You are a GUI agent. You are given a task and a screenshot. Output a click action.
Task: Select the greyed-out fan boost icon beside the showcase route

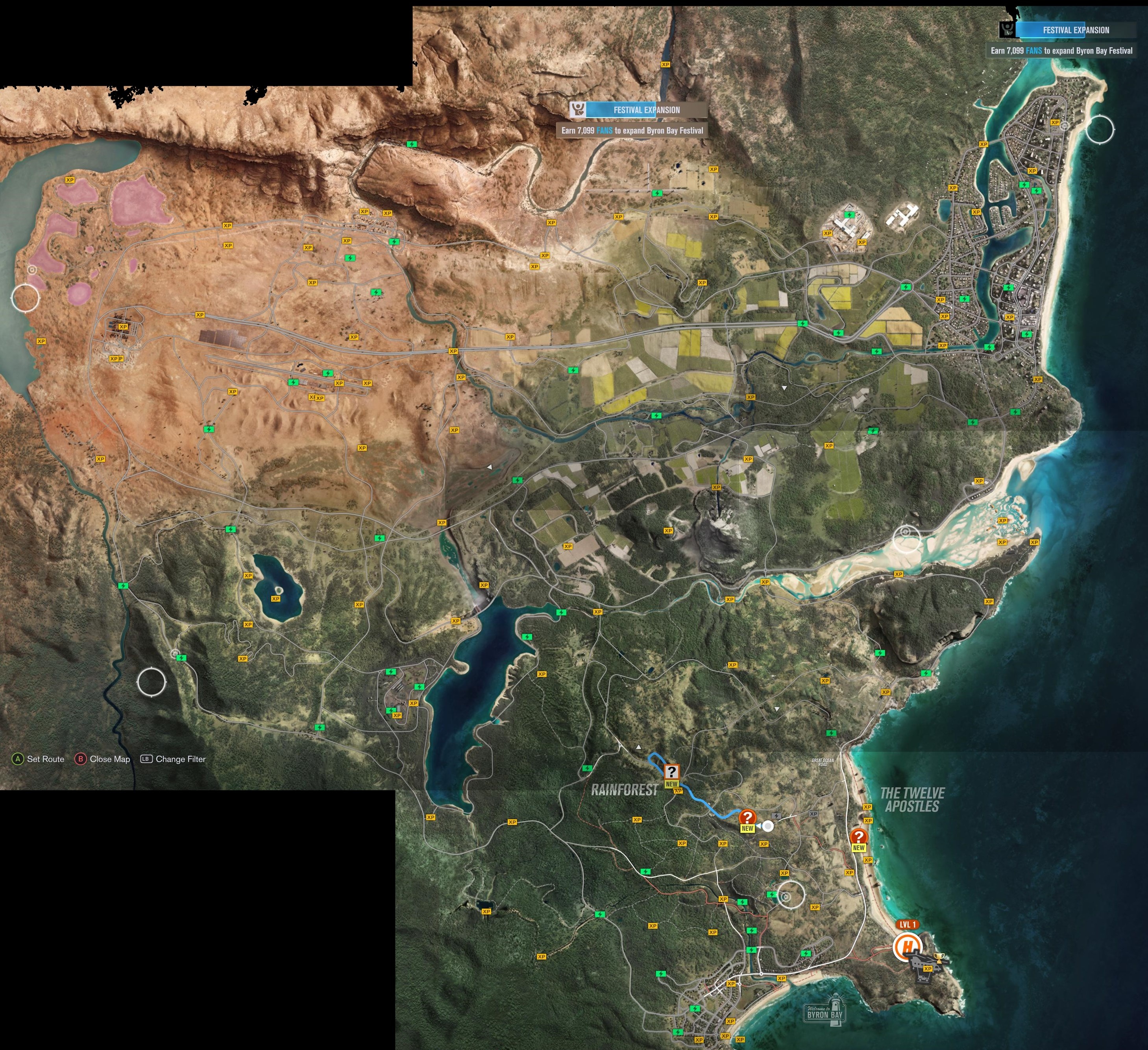coord(777,816)
